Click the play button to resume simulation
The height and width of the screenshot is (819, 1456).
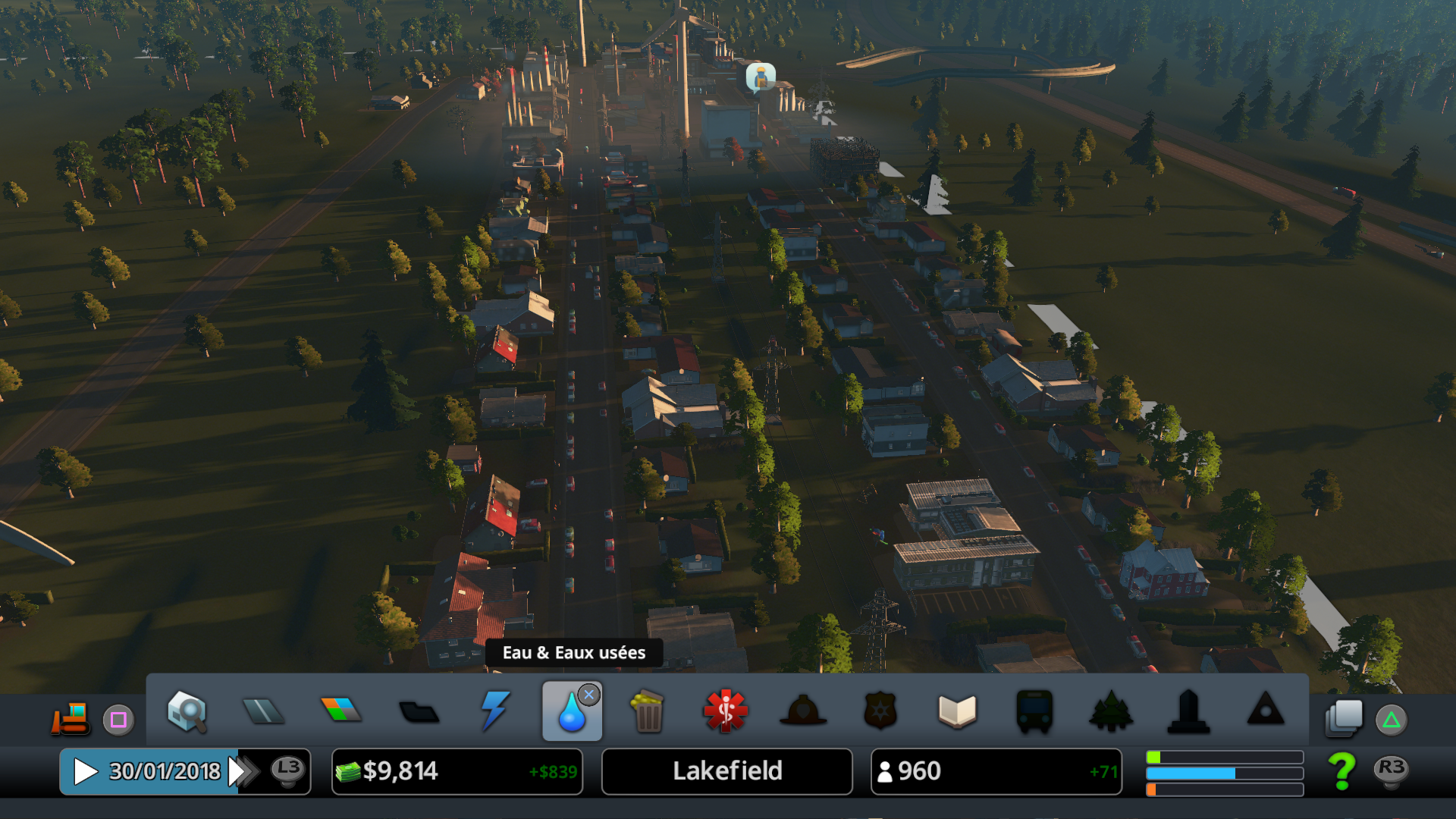tap(85, 771)
